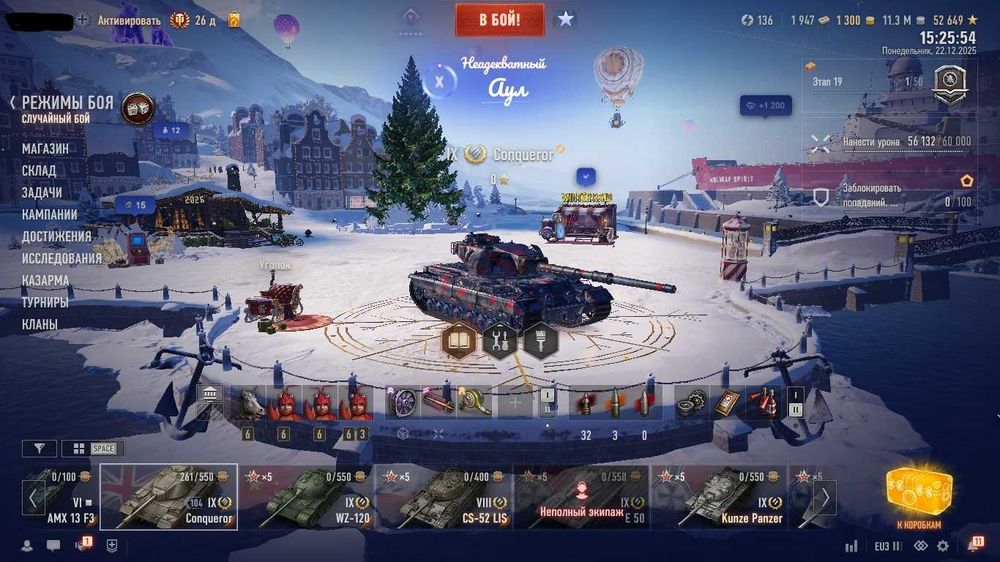Open the ЗАДАЧИ missions menu

coord(42,192)
